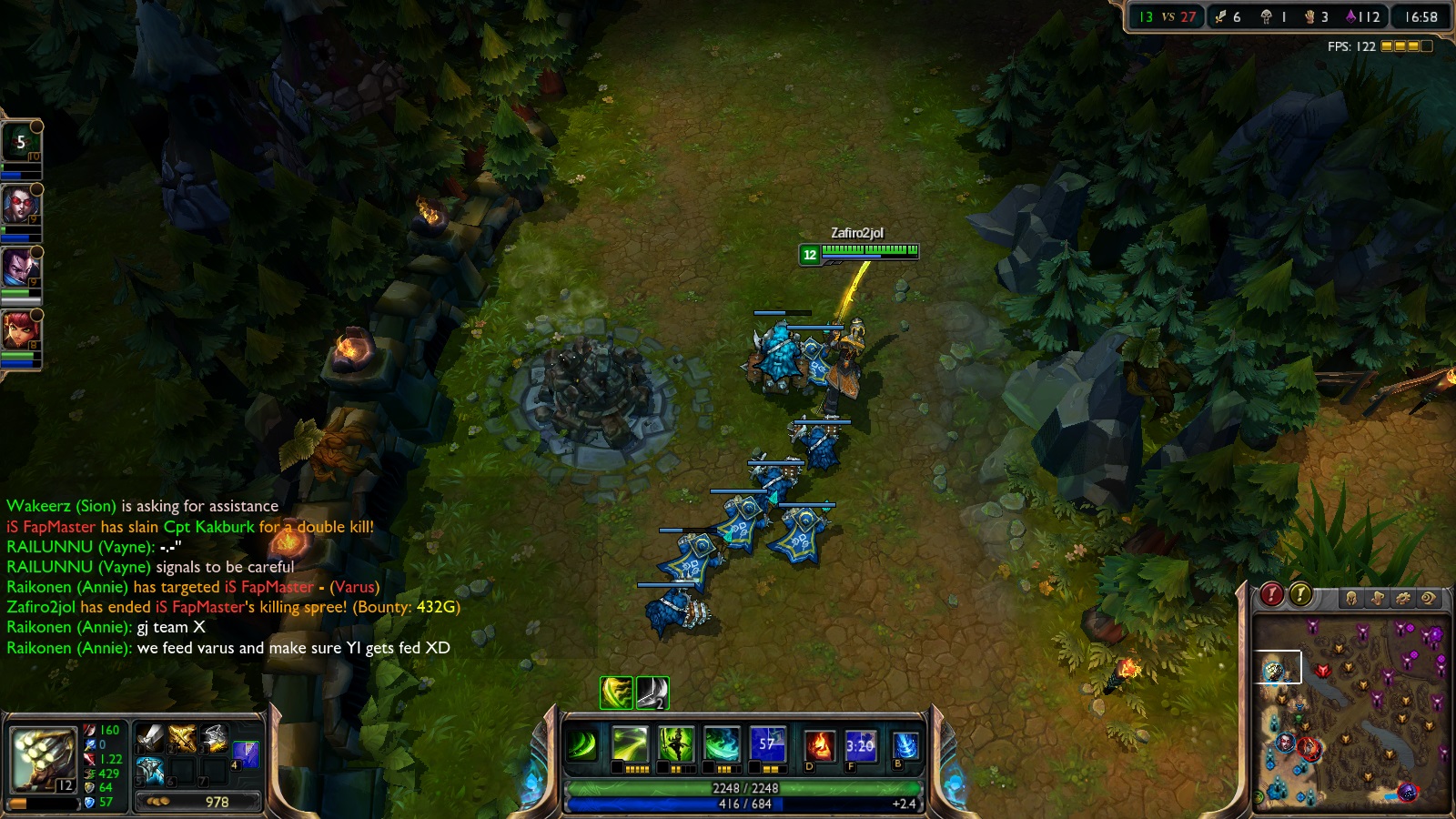Use the icy blue hammer item in slot 5
The width and height of the screenshot is (1456, 819).
click(150, 771)
